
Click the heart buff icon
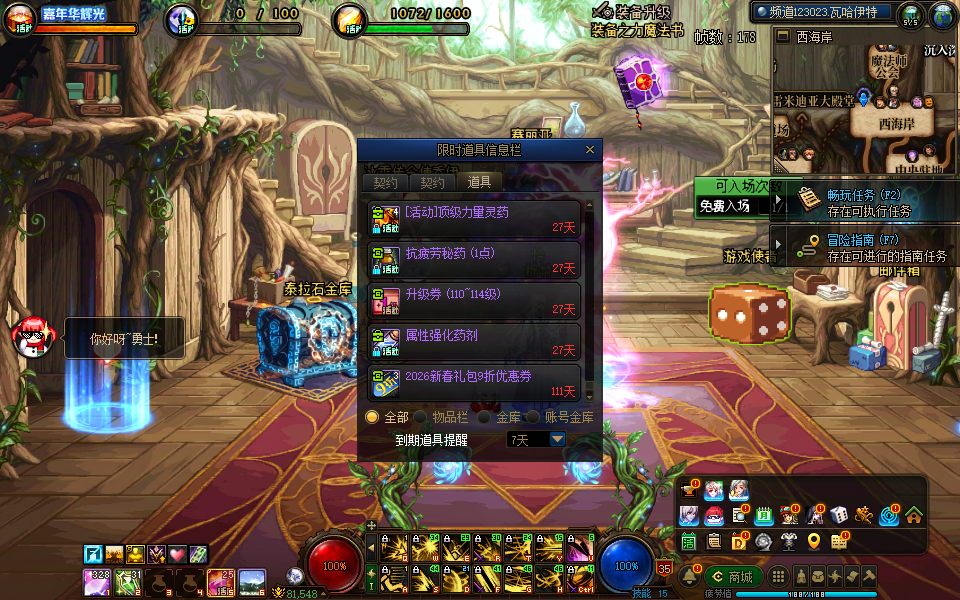(177, 554)
